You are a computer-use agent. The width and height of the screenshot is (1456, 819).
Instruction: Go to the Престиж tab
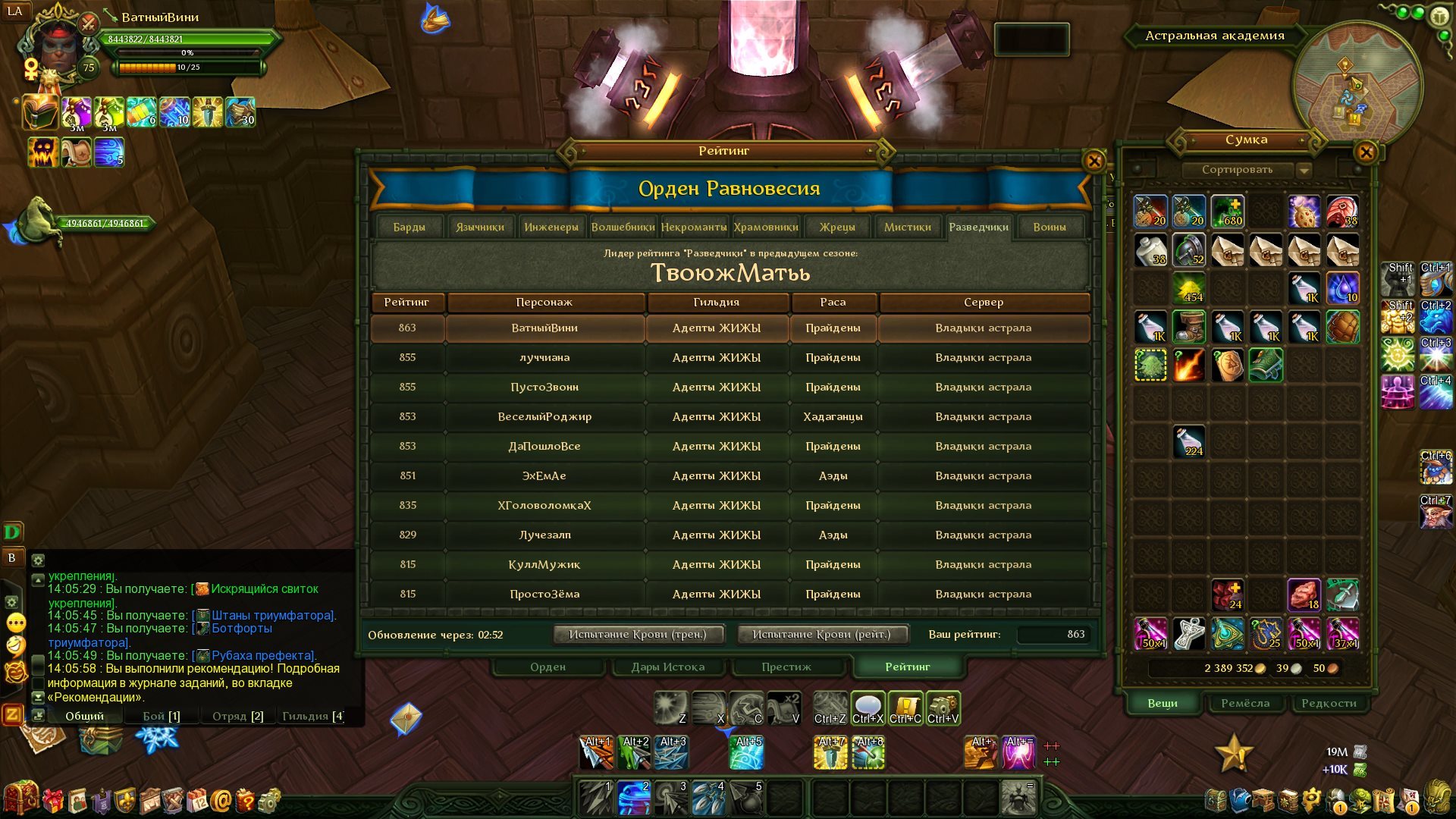pyautogui.click(x=786, y=667)
